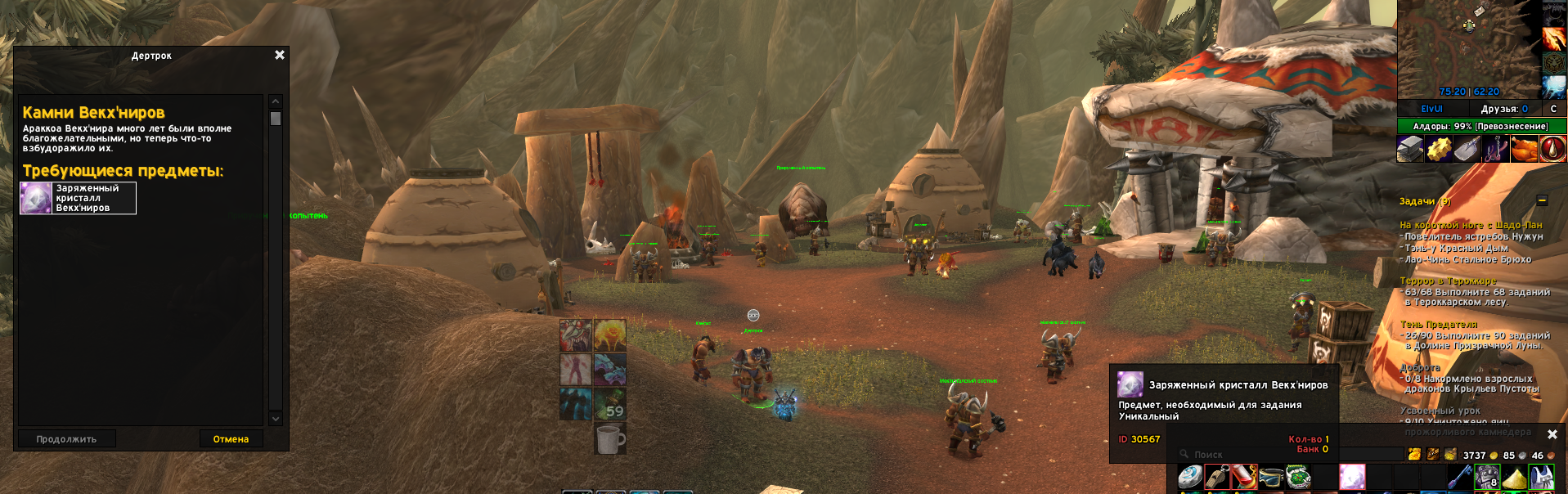Use the green potion icon showing 59
The image size is (1568, 494).
click(x=609, y=404)
